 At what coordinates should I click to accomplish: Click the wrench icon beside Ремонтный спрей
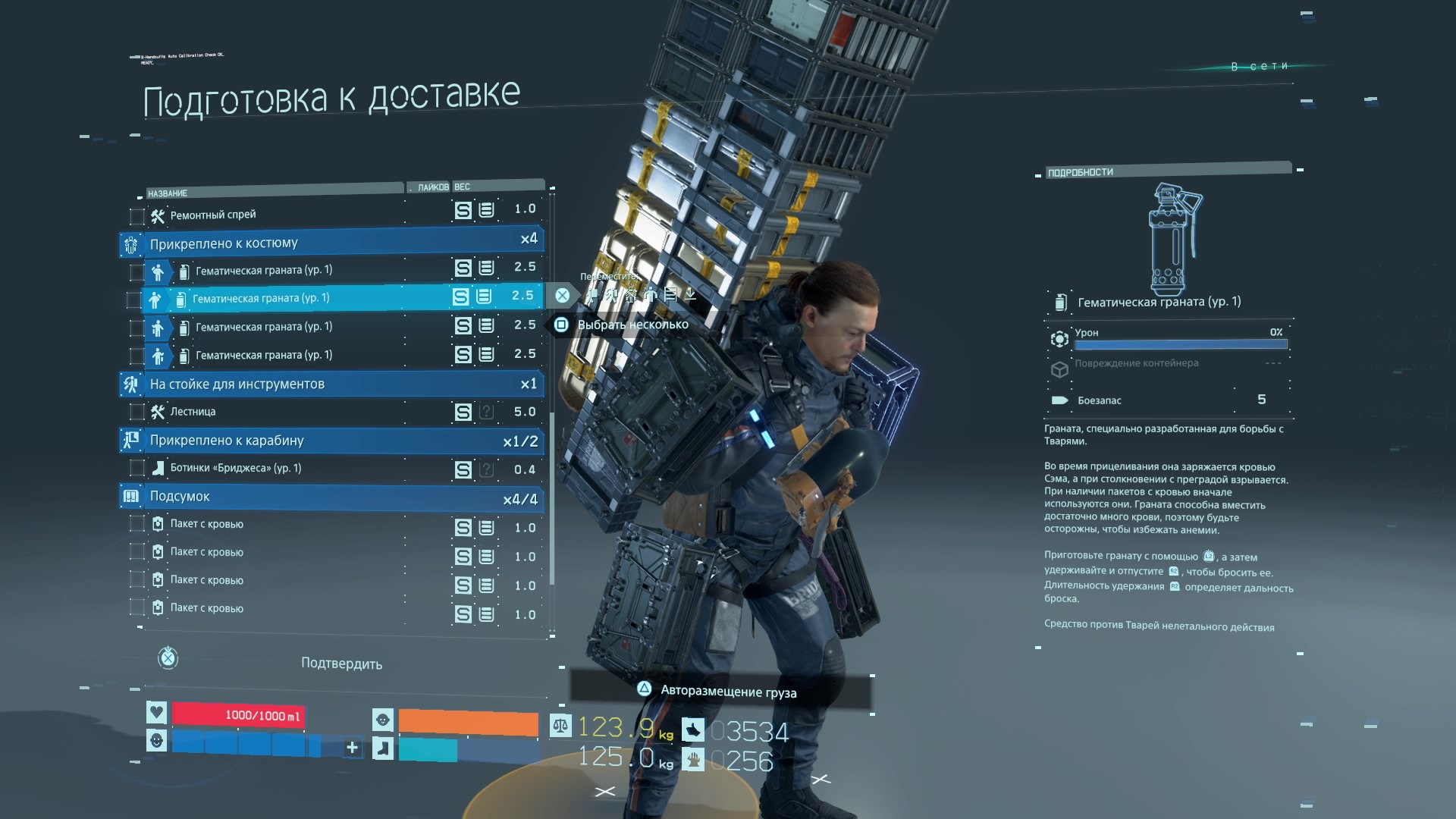[156, 215]
